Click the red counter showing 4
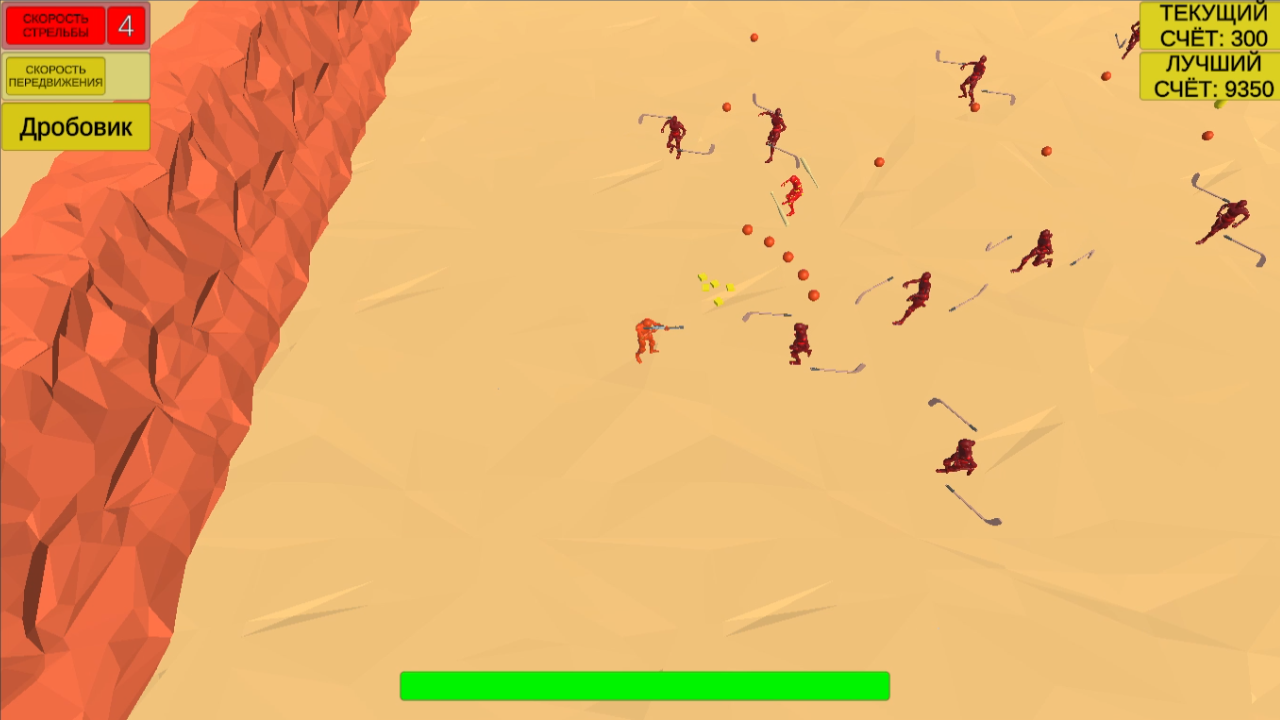 (x=125, y=24)
